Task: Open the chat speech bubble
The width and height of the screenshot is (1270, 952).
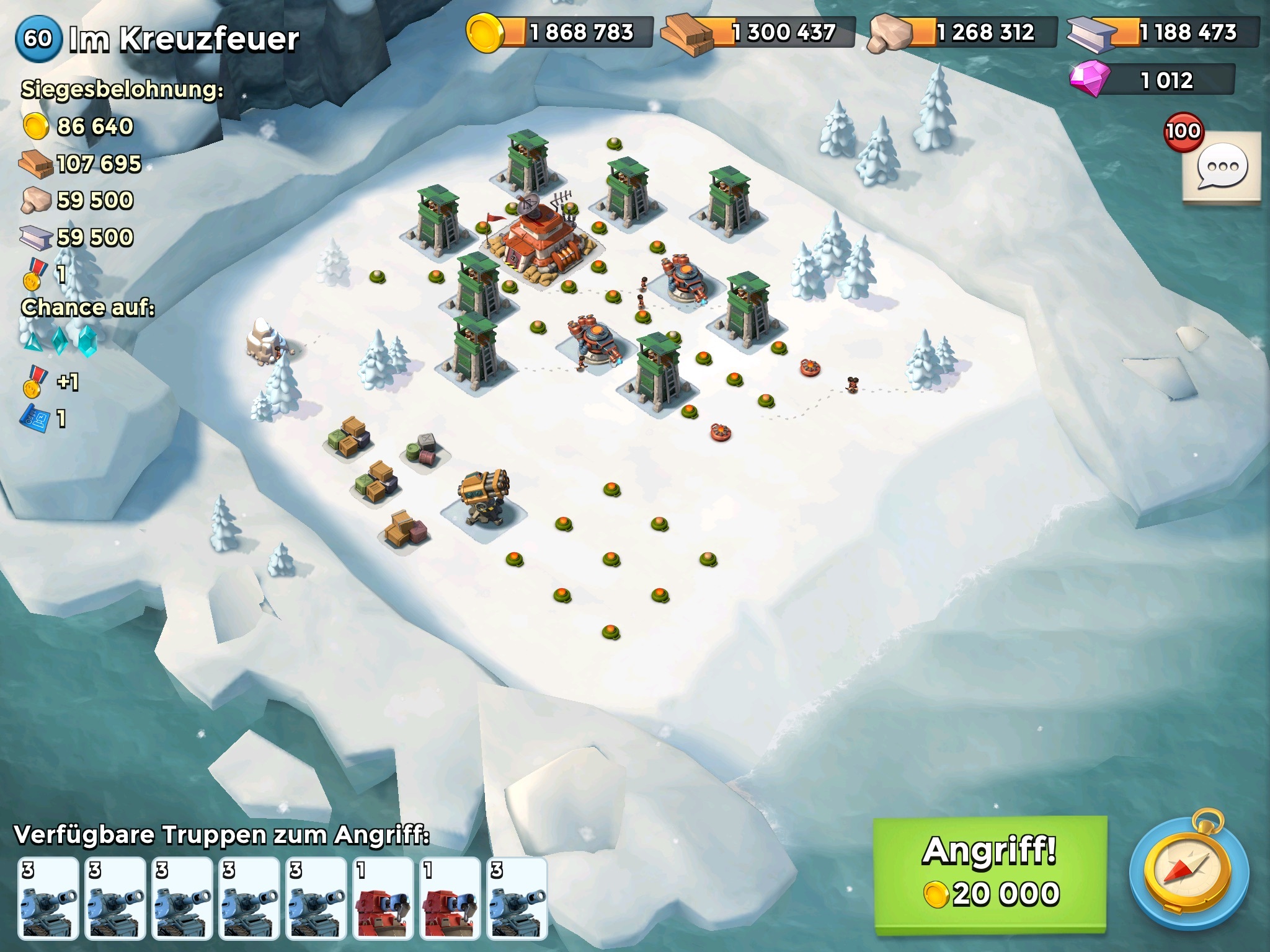Action: [1222, 167]
